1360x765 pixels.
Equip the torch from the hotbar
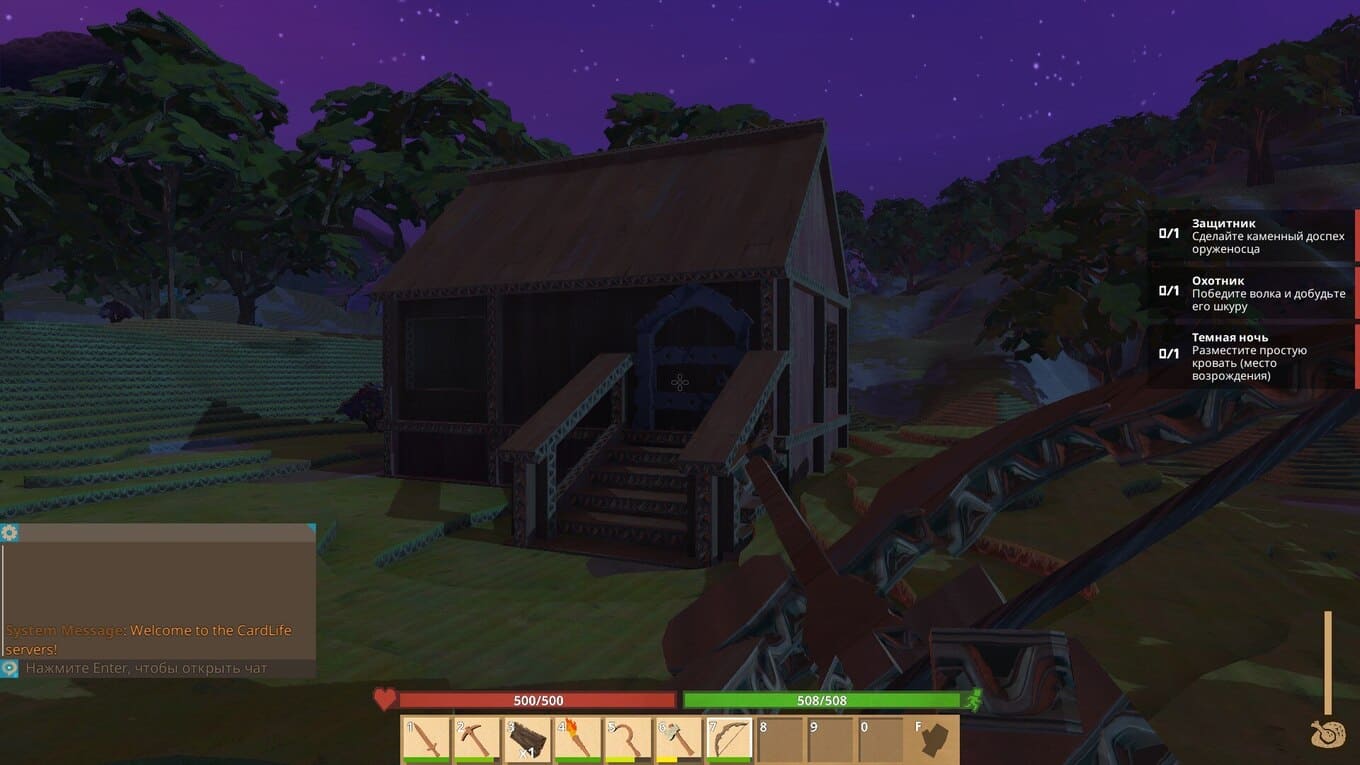(x=579, y=740)
